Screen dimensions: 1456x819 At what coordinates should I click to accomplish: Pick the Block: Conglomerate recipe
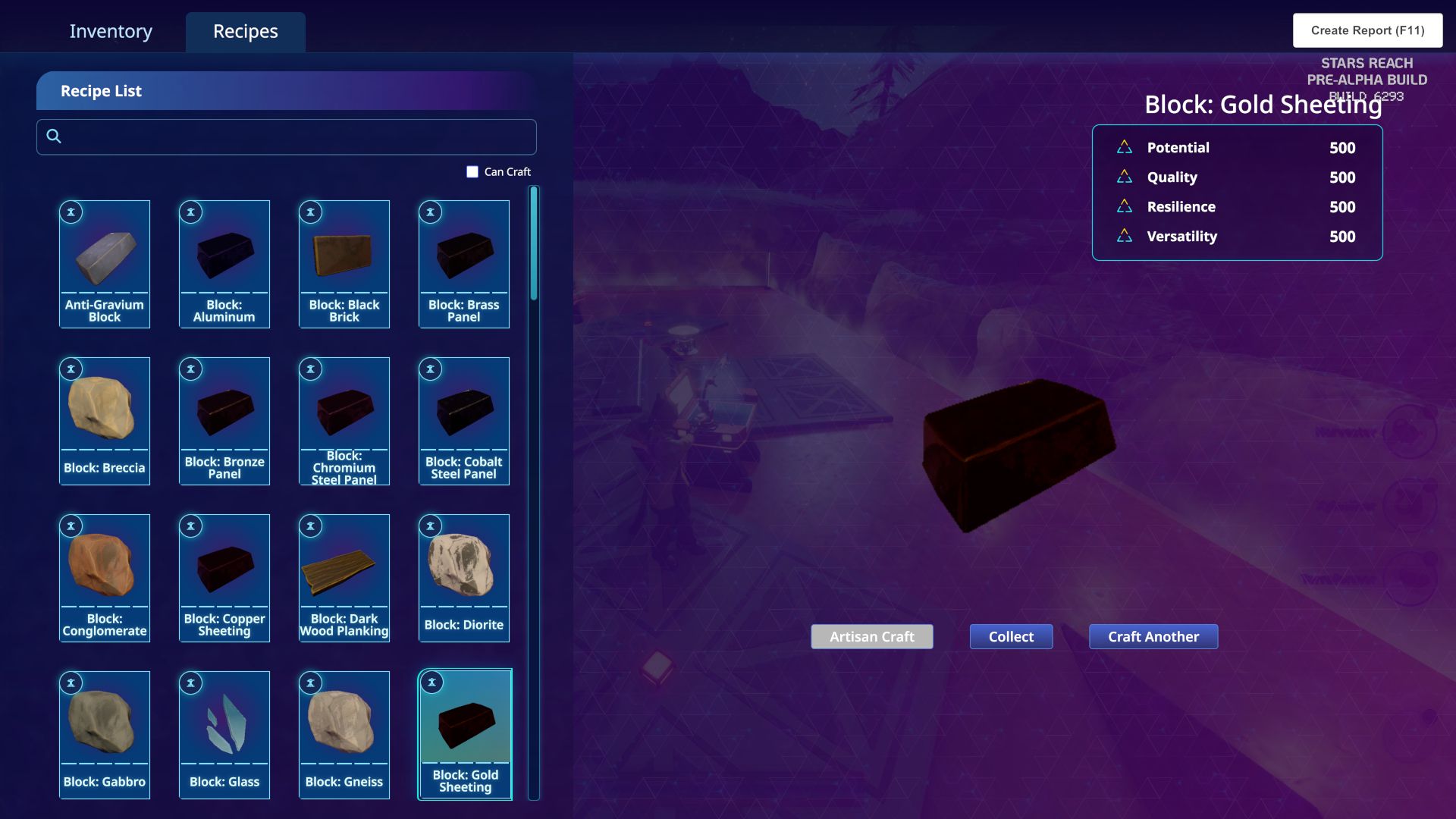coord(105,578)
